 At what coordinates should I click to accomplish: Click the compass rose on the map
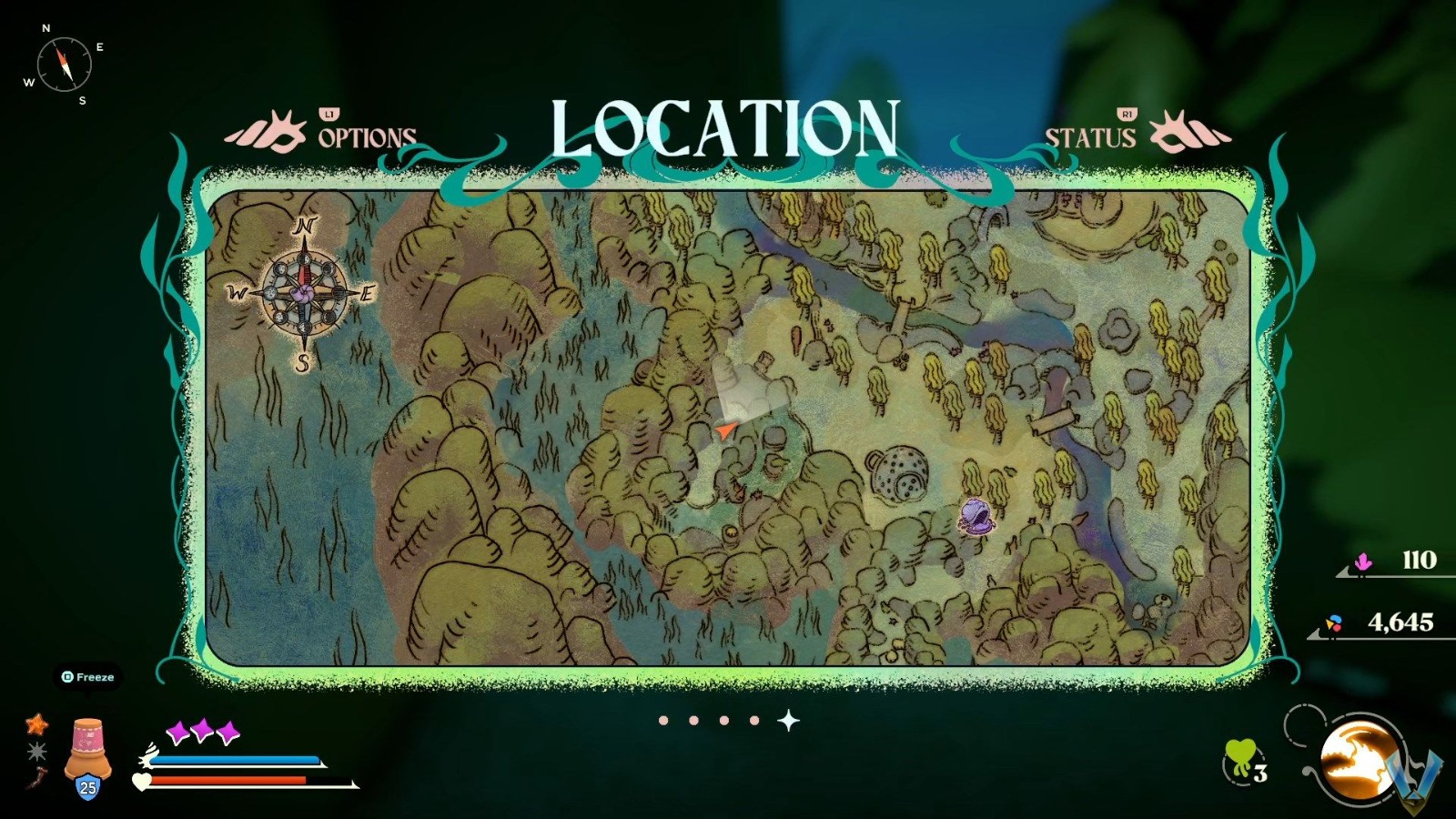pyautogui.click(x=303, y=291)
